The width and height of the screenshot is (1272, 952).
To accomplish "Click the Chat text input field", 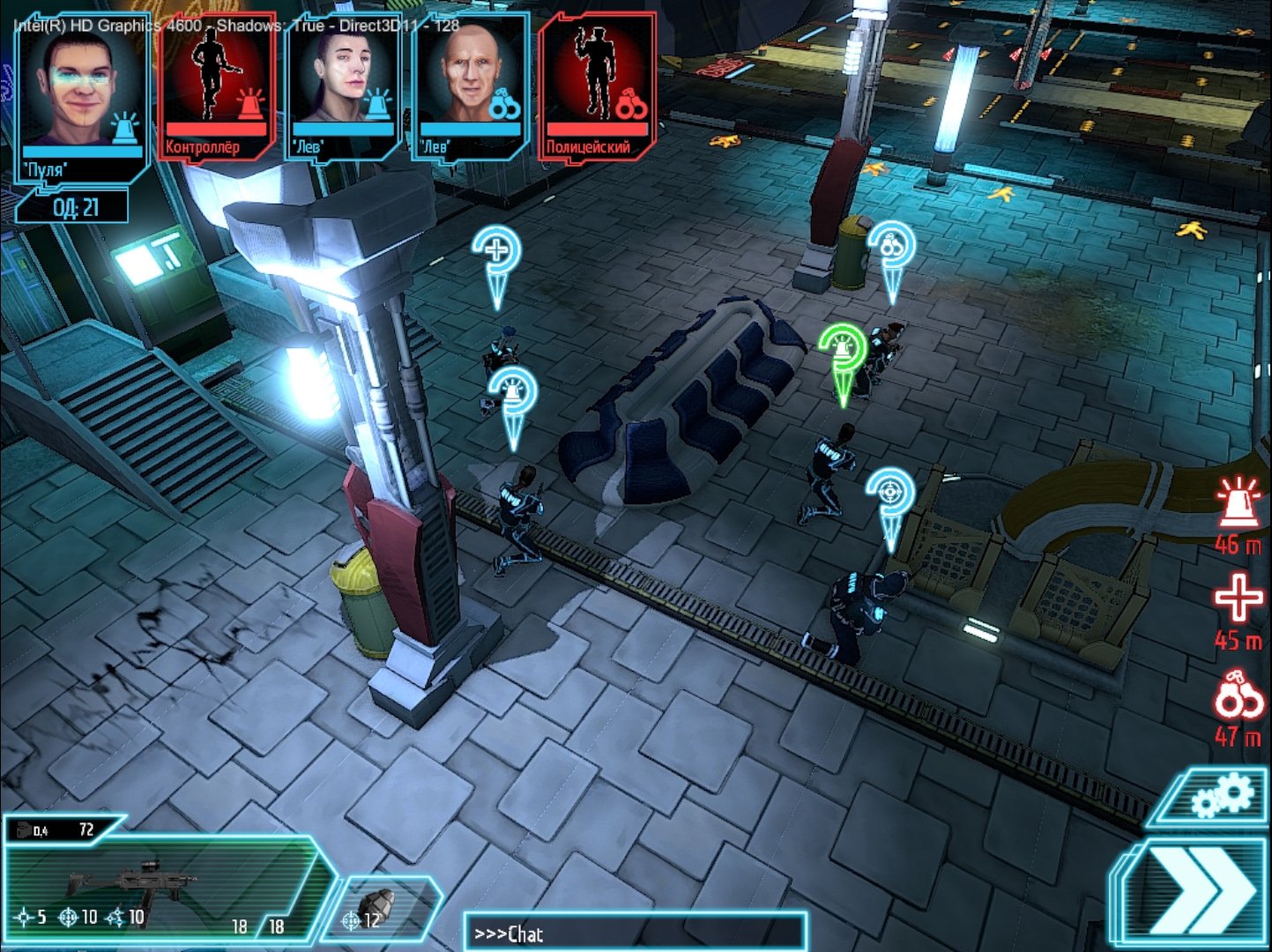I will (x=635, y=930).
